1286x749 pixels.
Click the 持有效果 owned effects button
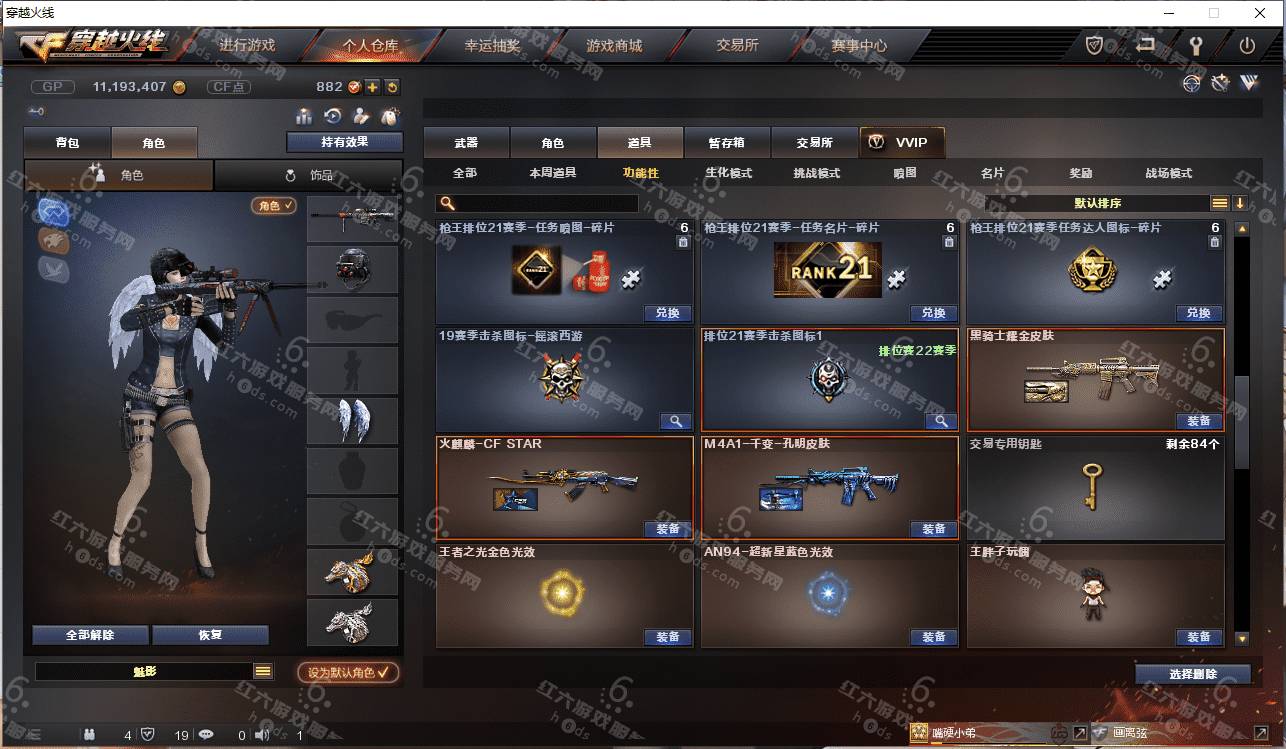coord(344,142)
